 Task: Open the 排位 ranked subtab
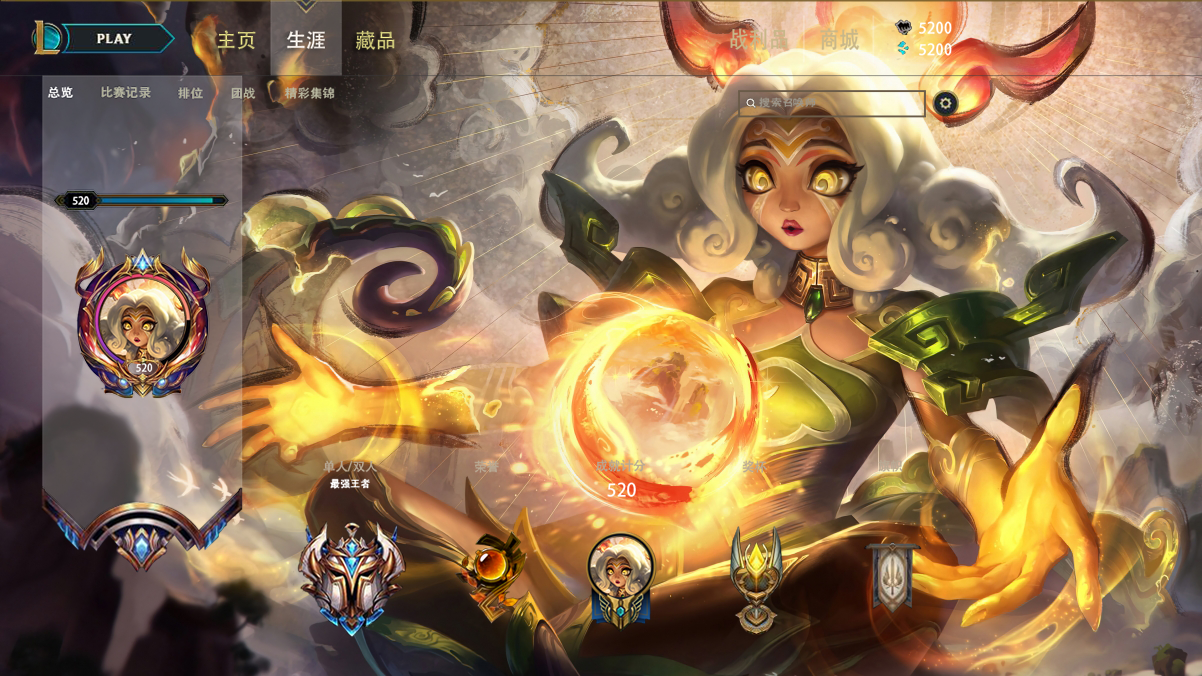tap(190, 93)
